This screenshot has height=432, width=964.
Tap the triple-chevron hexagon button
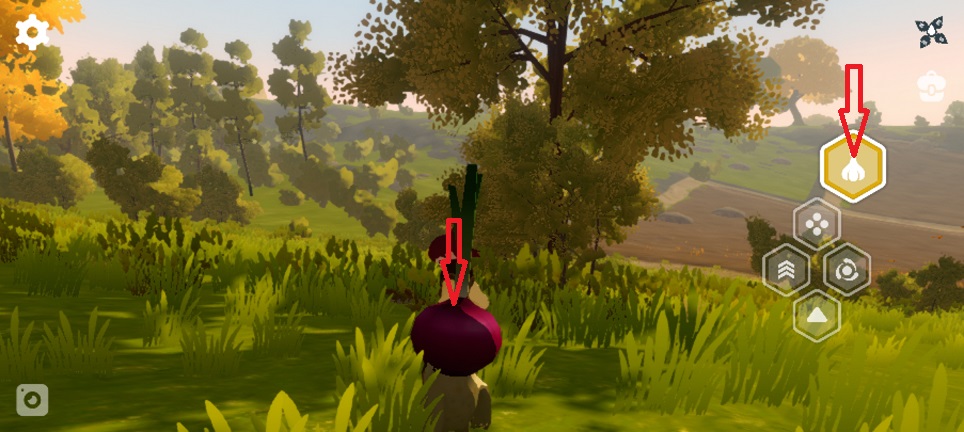[x=786, y=270]
